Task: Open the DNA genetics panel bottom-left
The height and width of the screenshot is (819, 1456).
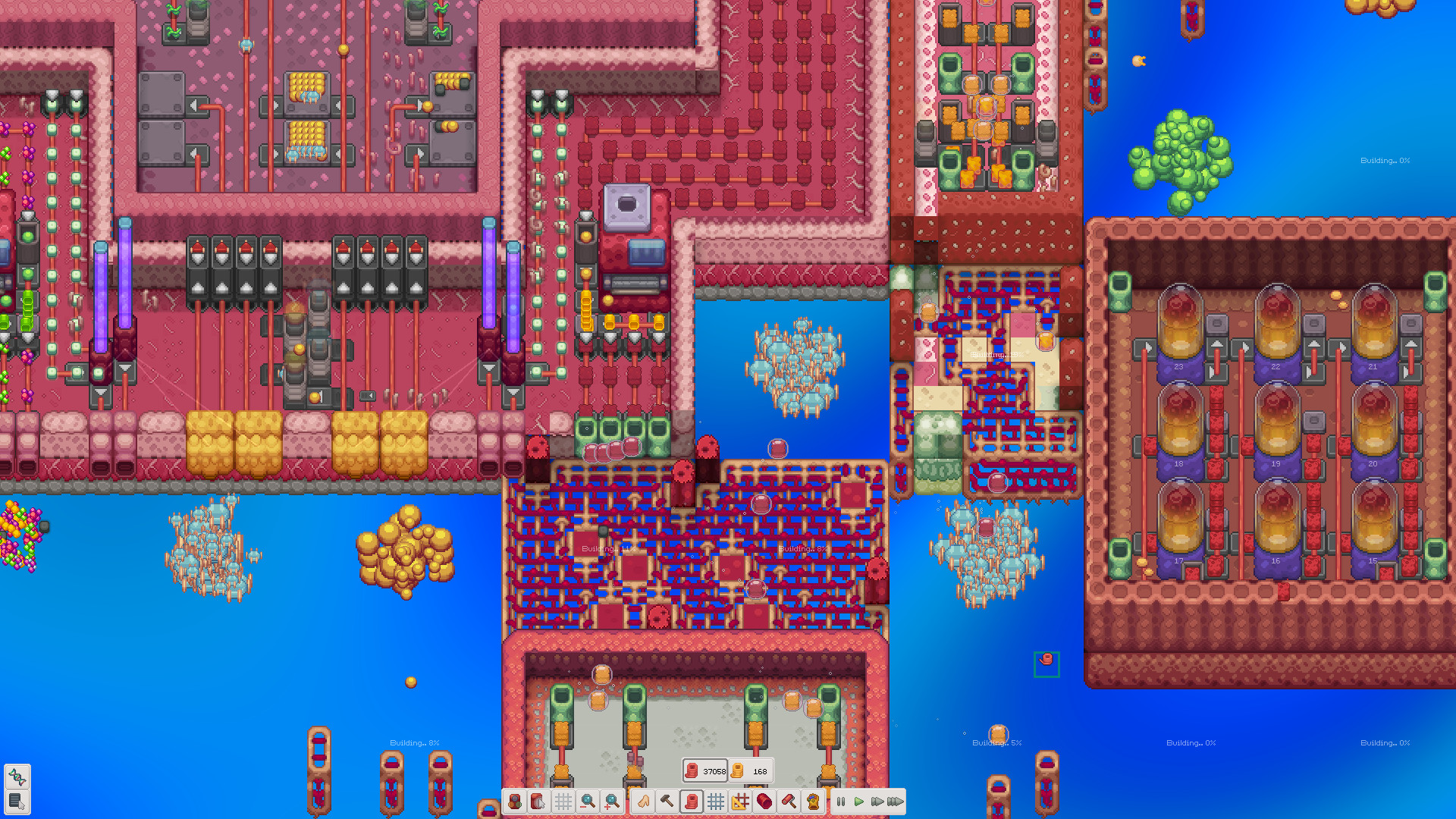Action: (x=17, y=776)
